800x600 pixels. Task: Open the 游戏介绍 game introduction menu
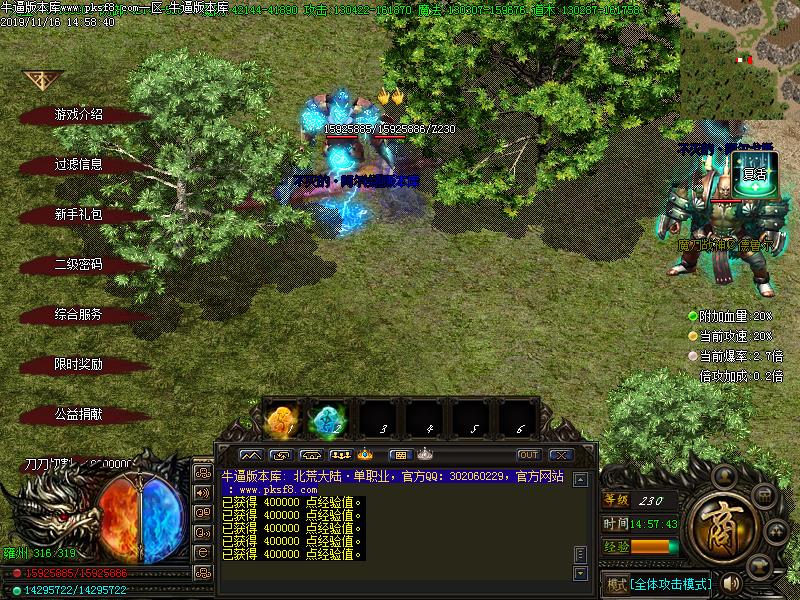pyautogui.click(x=78, y=115)
